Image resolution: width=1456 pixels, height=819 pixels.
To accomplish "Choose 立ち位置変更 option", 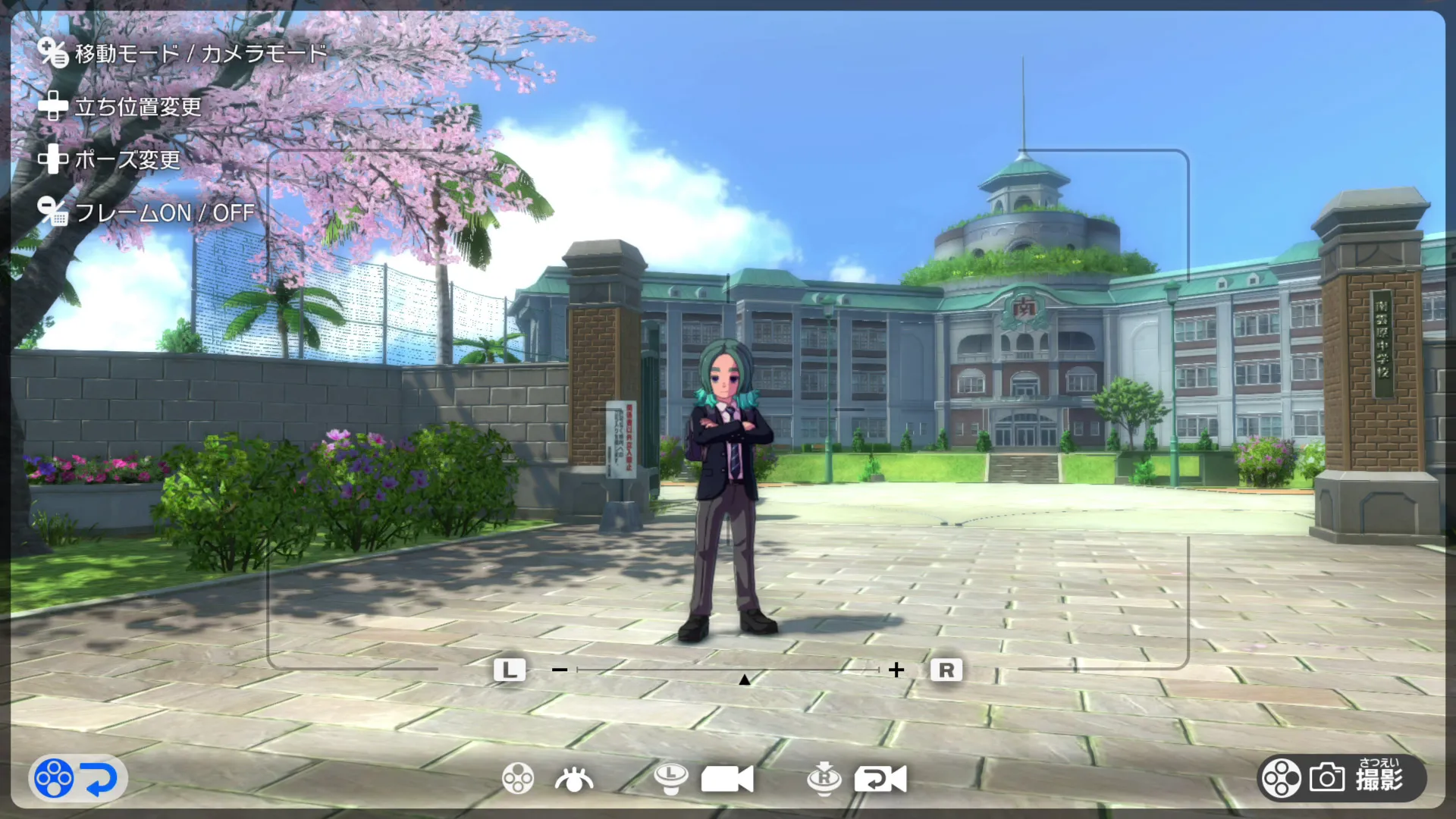I will pyautogui.click(x=137, y=107).
